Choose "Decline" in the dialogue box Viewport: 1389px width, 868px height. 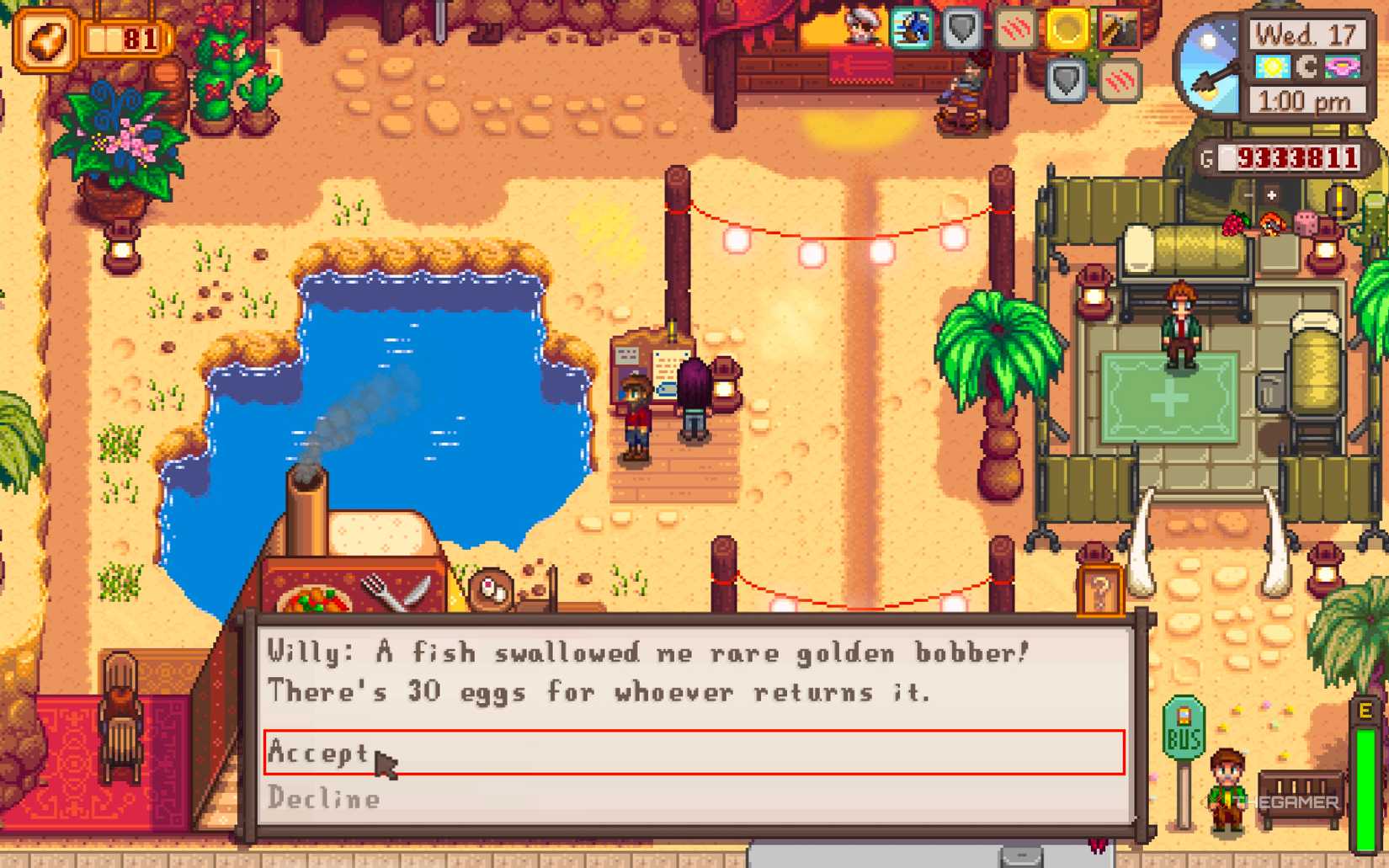[x=324, y=798]
